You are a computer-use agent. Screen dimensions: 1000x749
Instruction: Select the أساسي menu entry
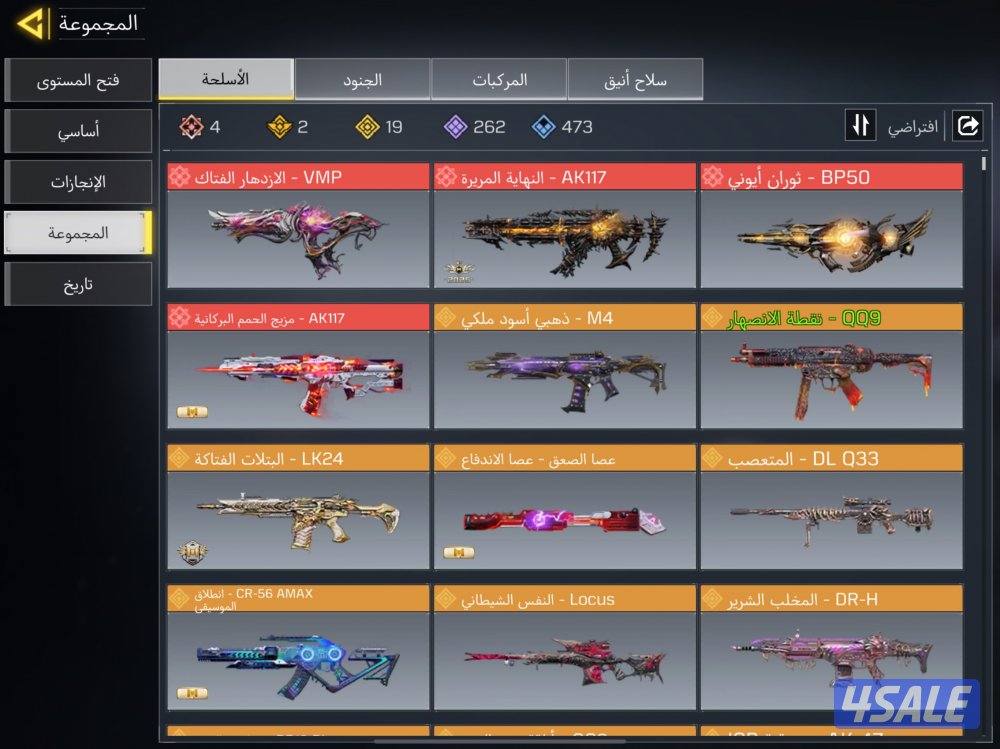78,131
